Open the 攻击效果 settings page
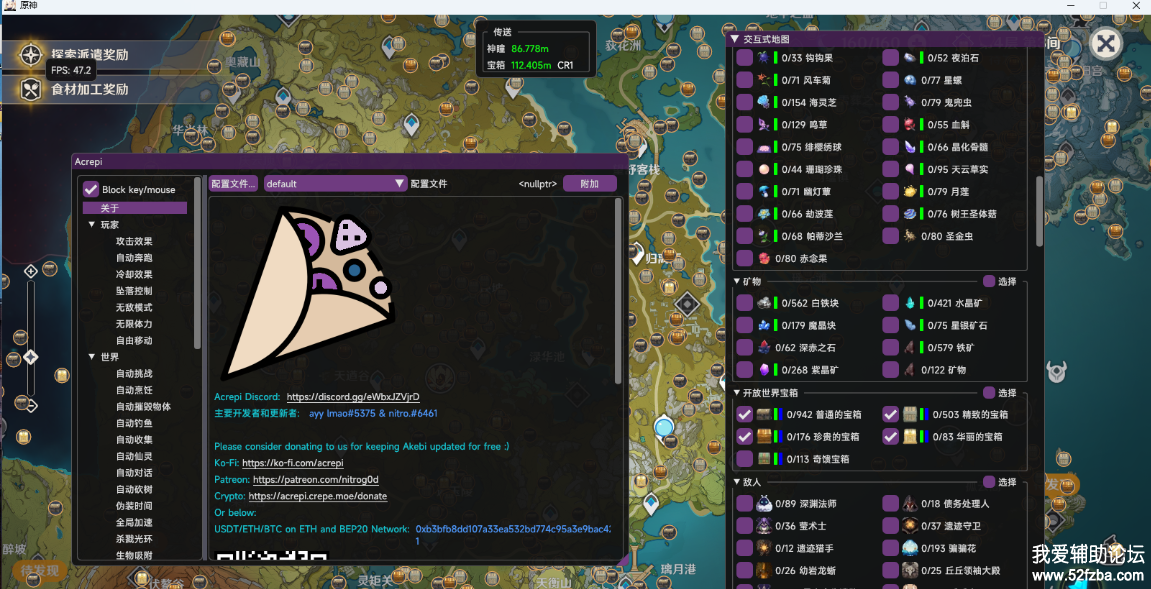 tap(134, 241)
